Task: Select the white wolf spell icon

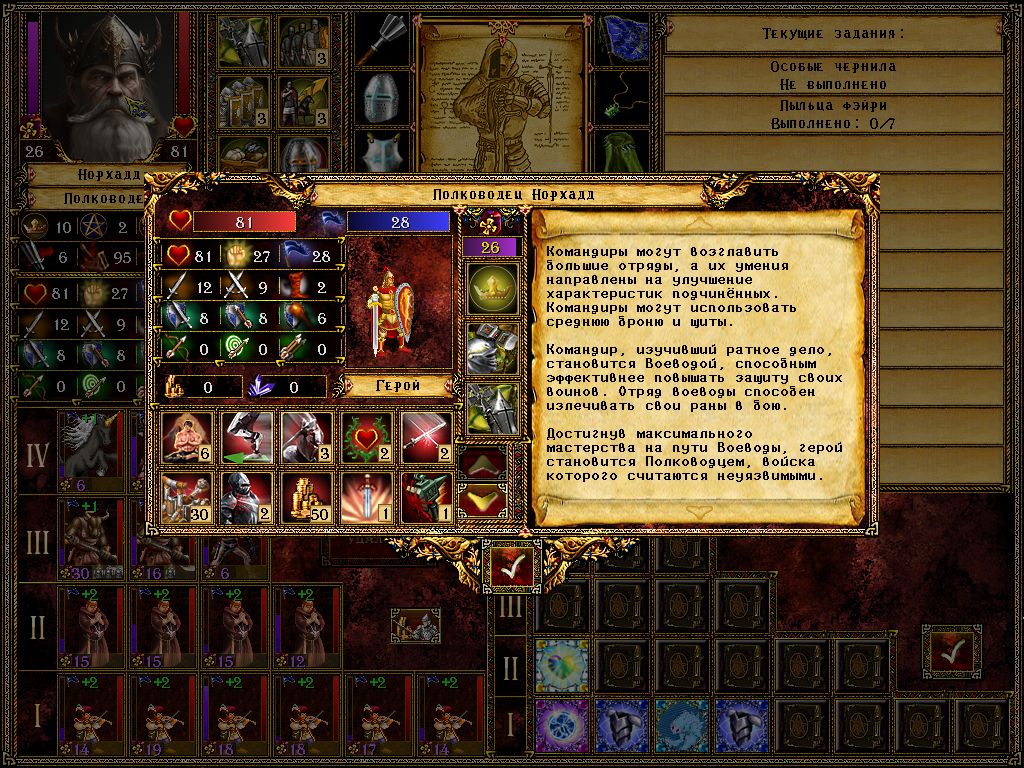Action: coord(682,726)
